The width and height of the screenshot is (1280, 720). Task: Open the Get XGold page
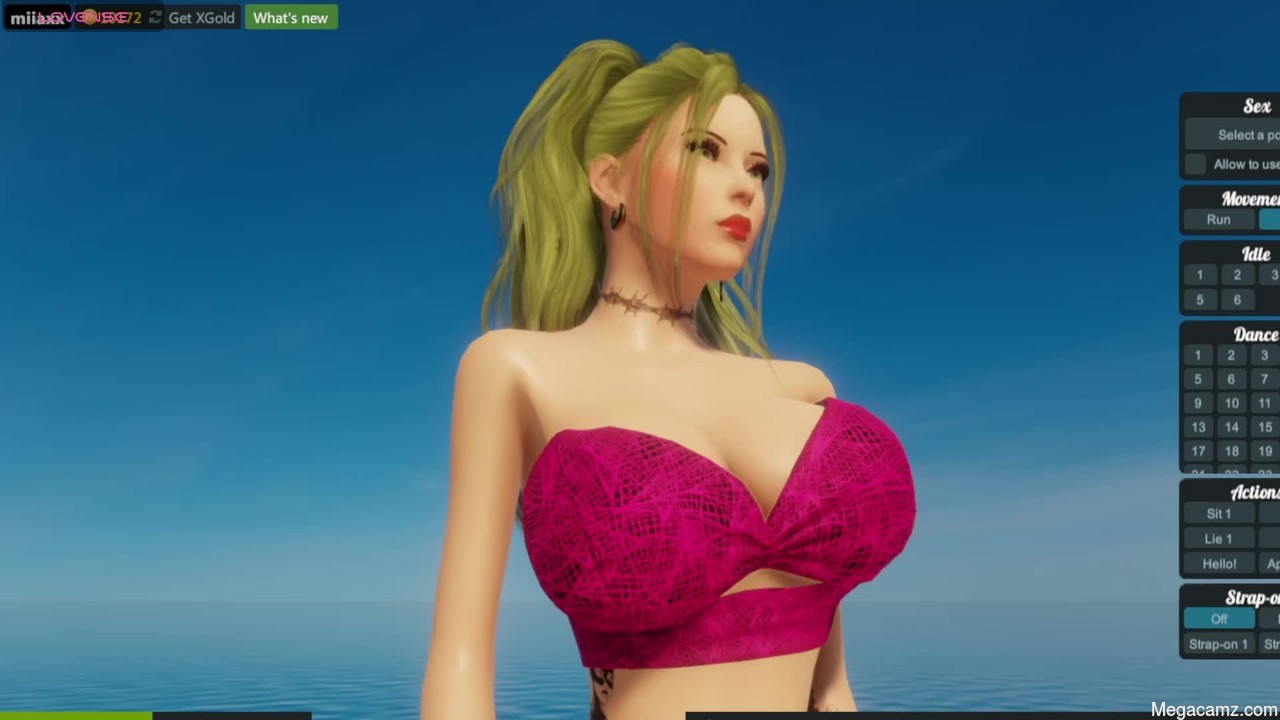tap(200, 17)
